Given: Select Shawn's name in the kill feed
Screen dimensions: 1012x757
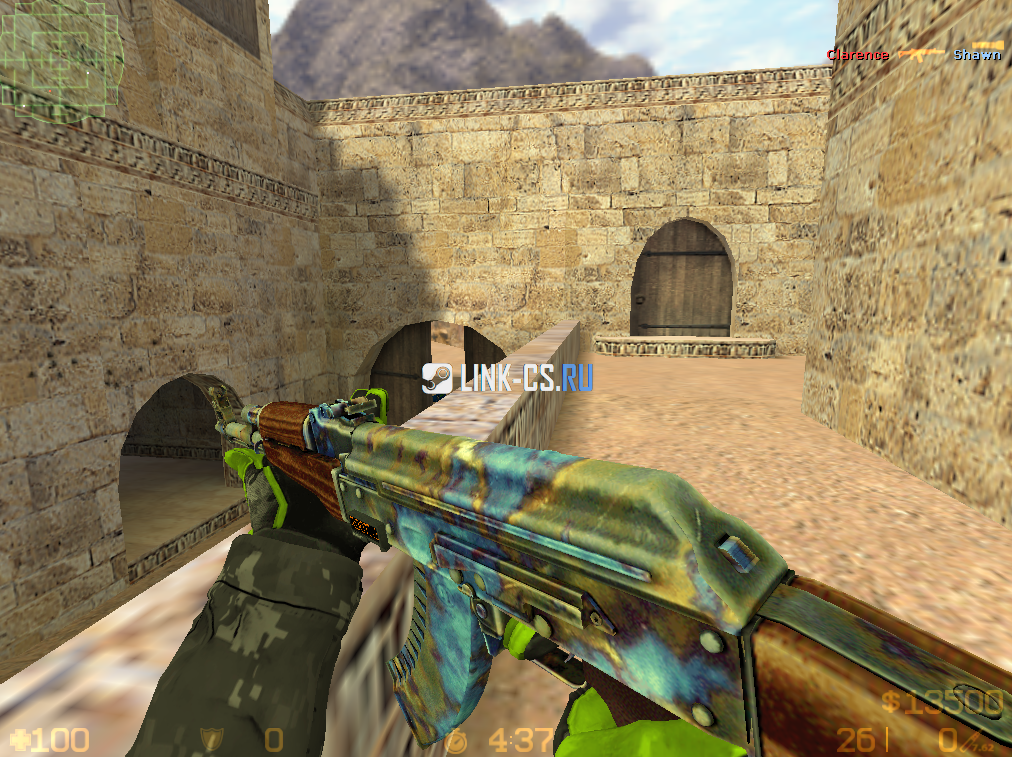Looking at the screenshot, I should 976,55.
